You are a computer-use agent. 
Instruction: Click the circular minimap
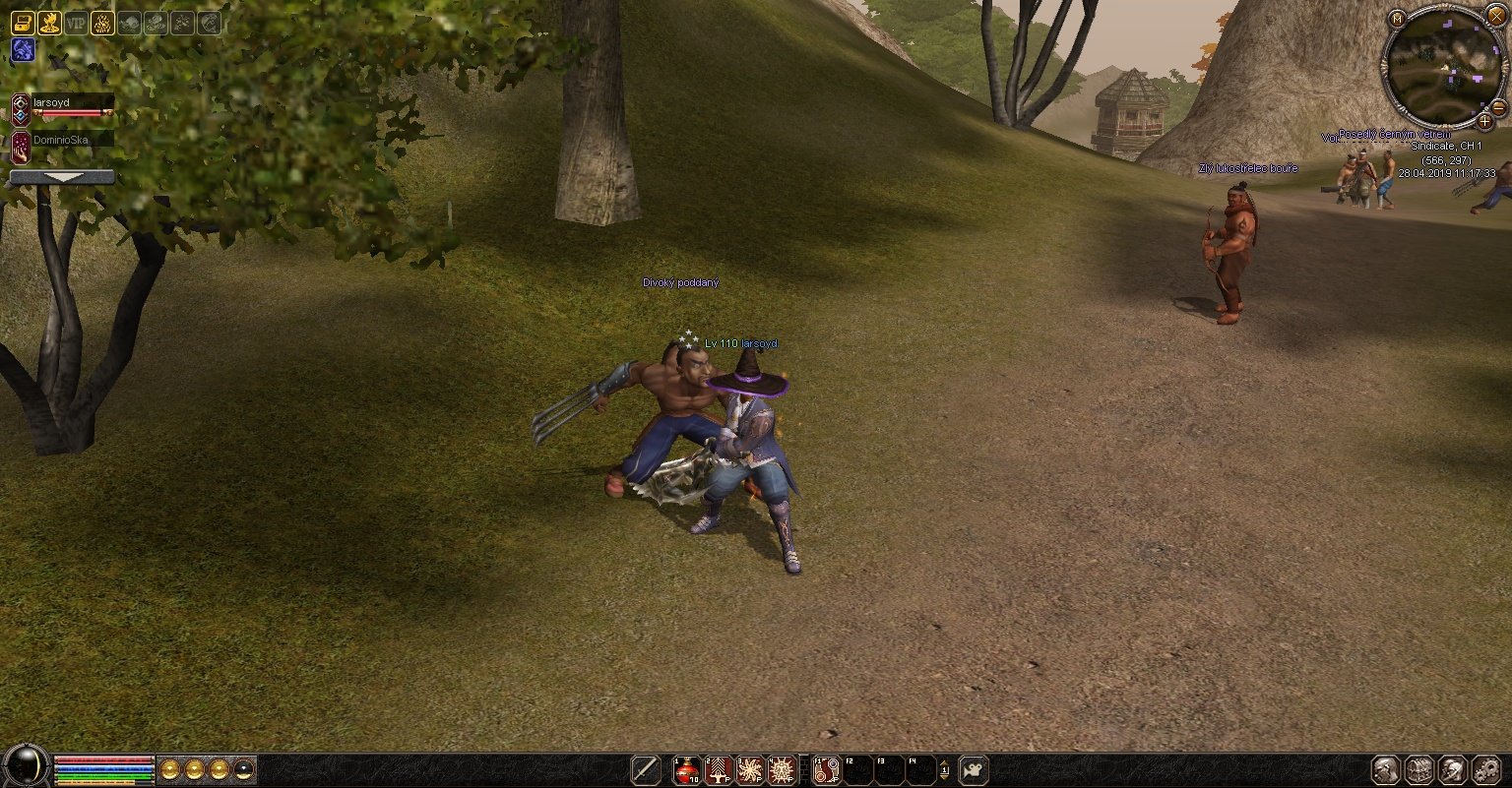click(x=1442, y=67)
